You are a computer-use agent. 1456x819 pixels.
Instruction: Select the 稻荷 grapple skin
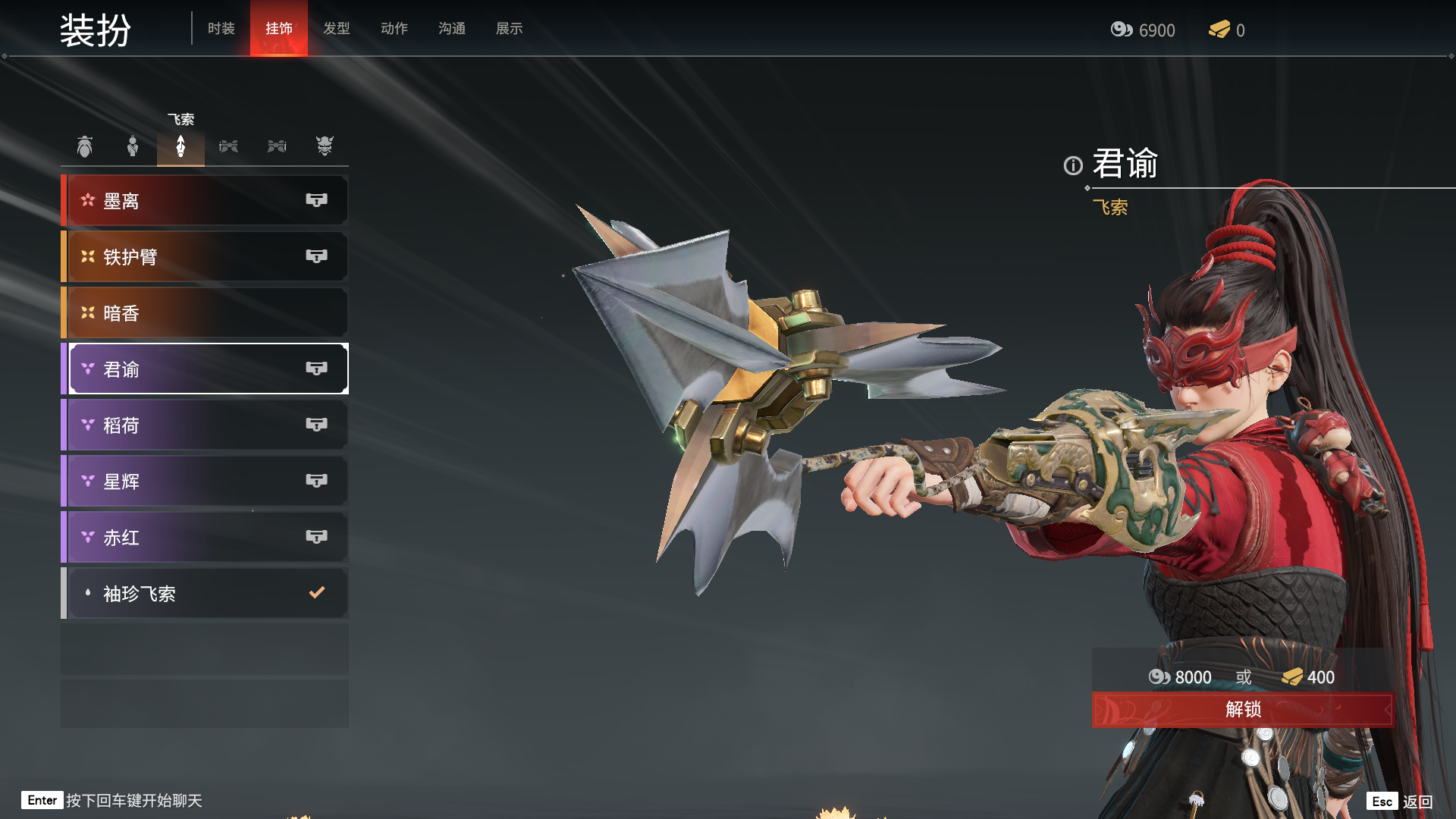click(205, 425)
